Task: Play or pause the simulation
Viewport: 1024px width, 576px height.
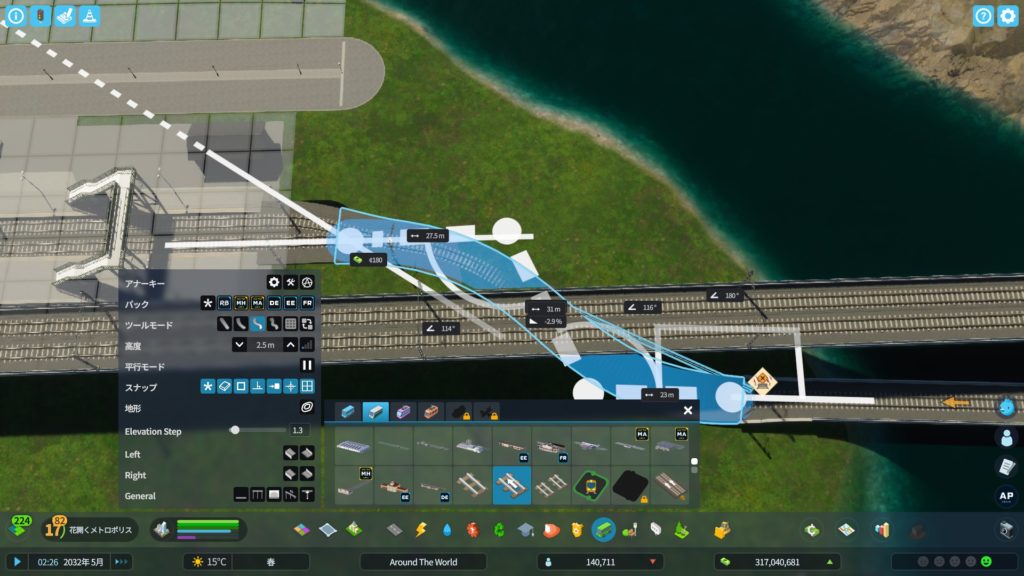Action: coord(17,562)
